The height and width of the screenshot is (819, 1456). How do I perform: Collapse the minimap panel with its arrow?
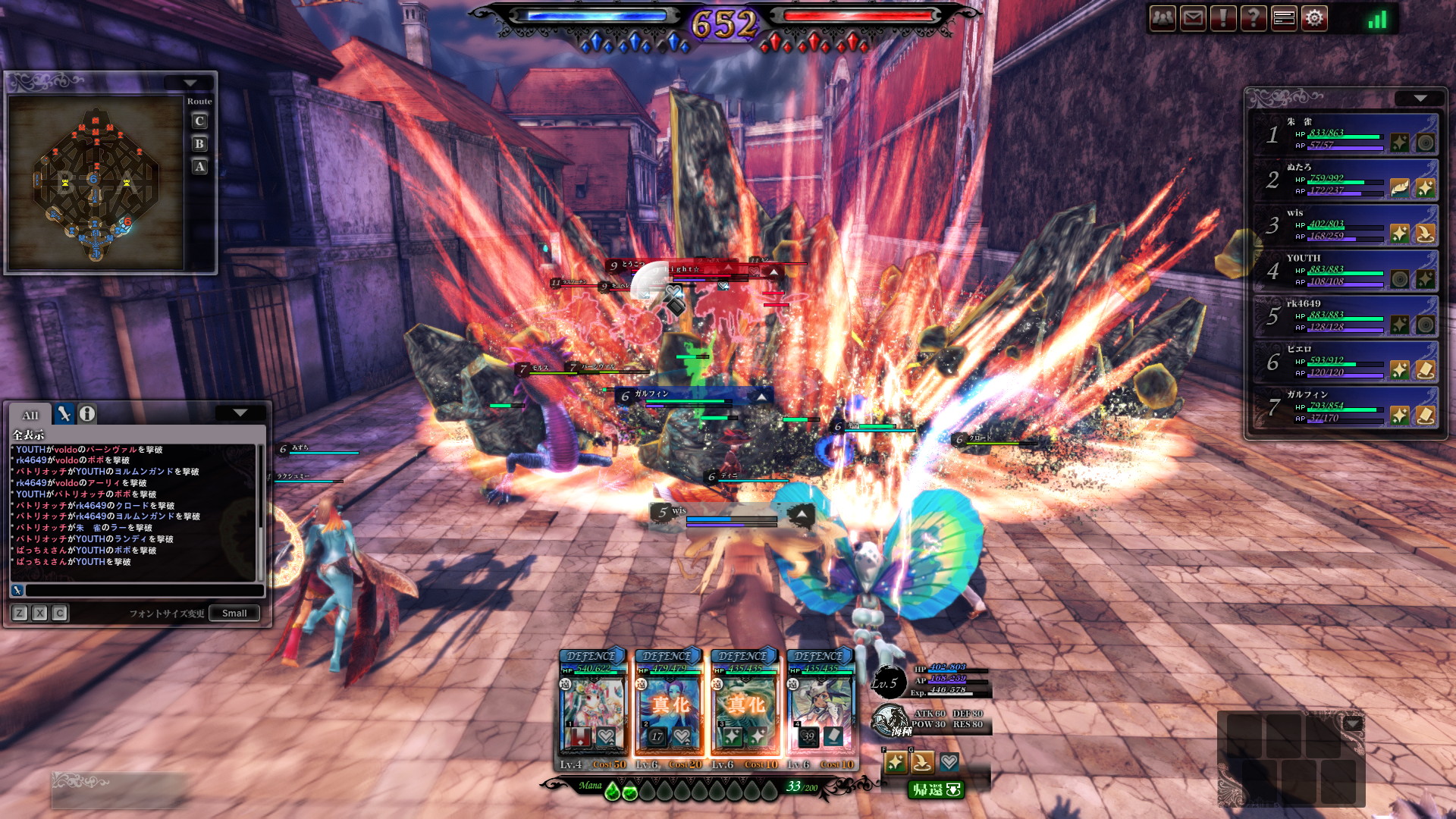pyautogui.click(x=190, y=83)
